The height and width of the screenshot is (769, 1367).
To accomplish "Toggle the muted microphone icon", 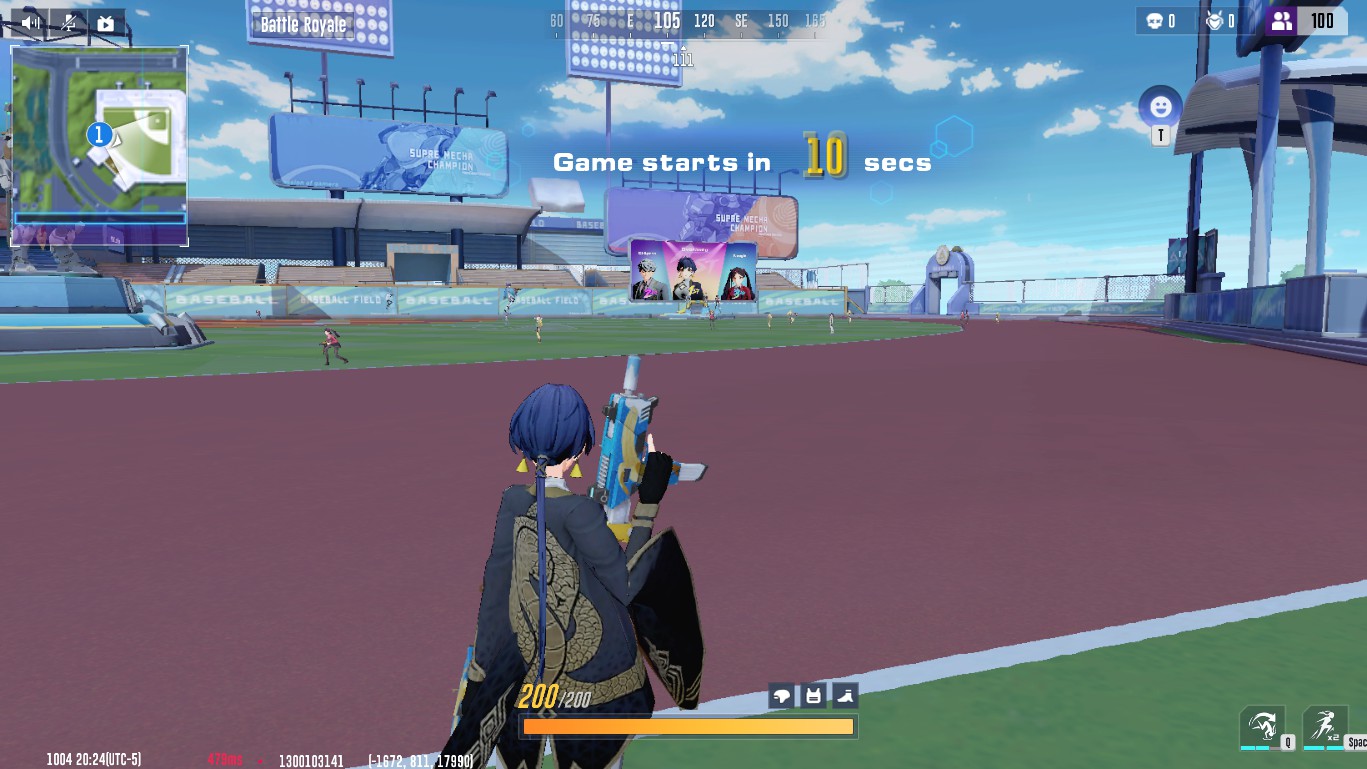I will pos(68,22).
